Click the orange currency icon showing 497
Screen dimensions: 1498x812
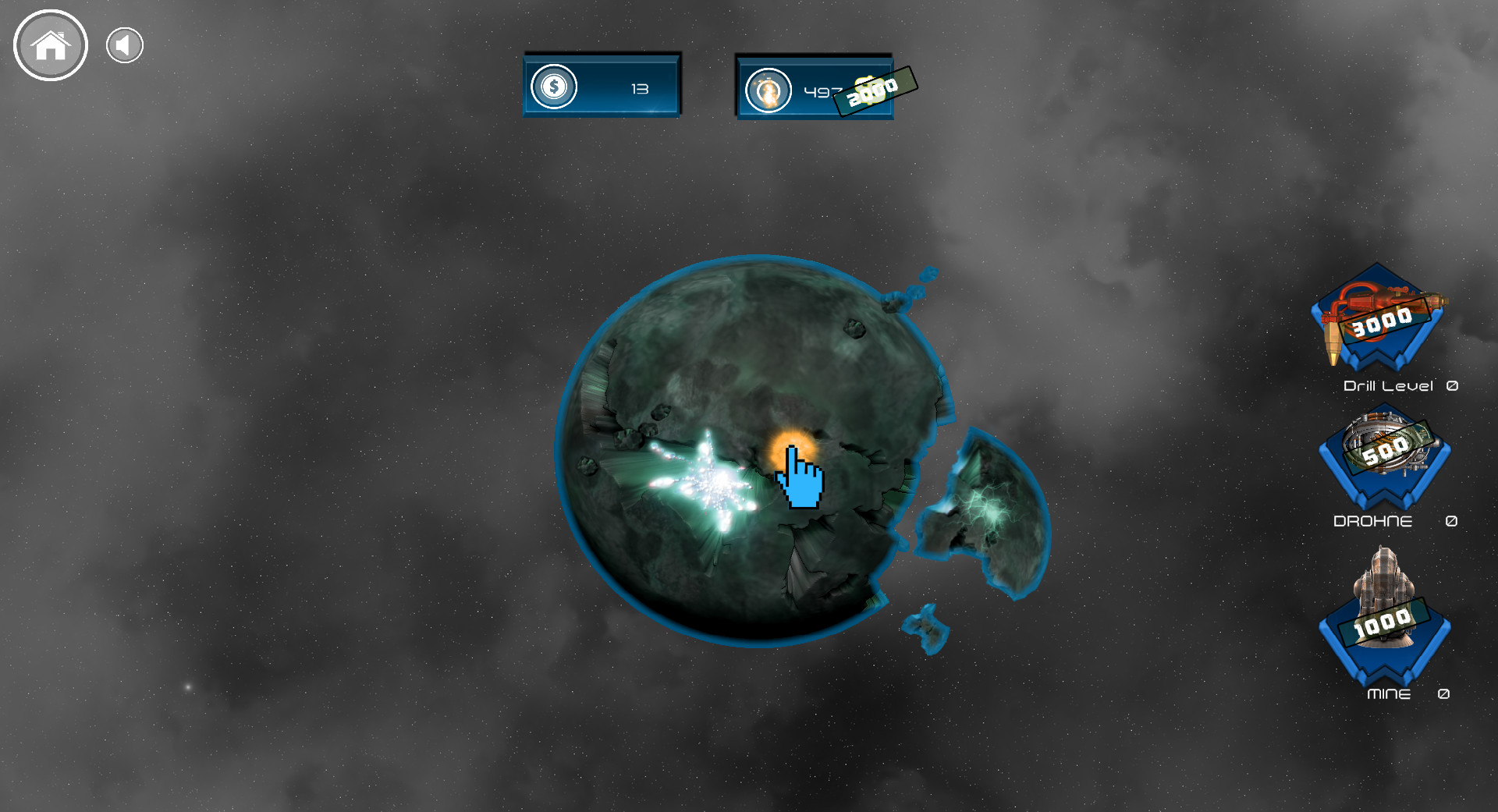769,91
